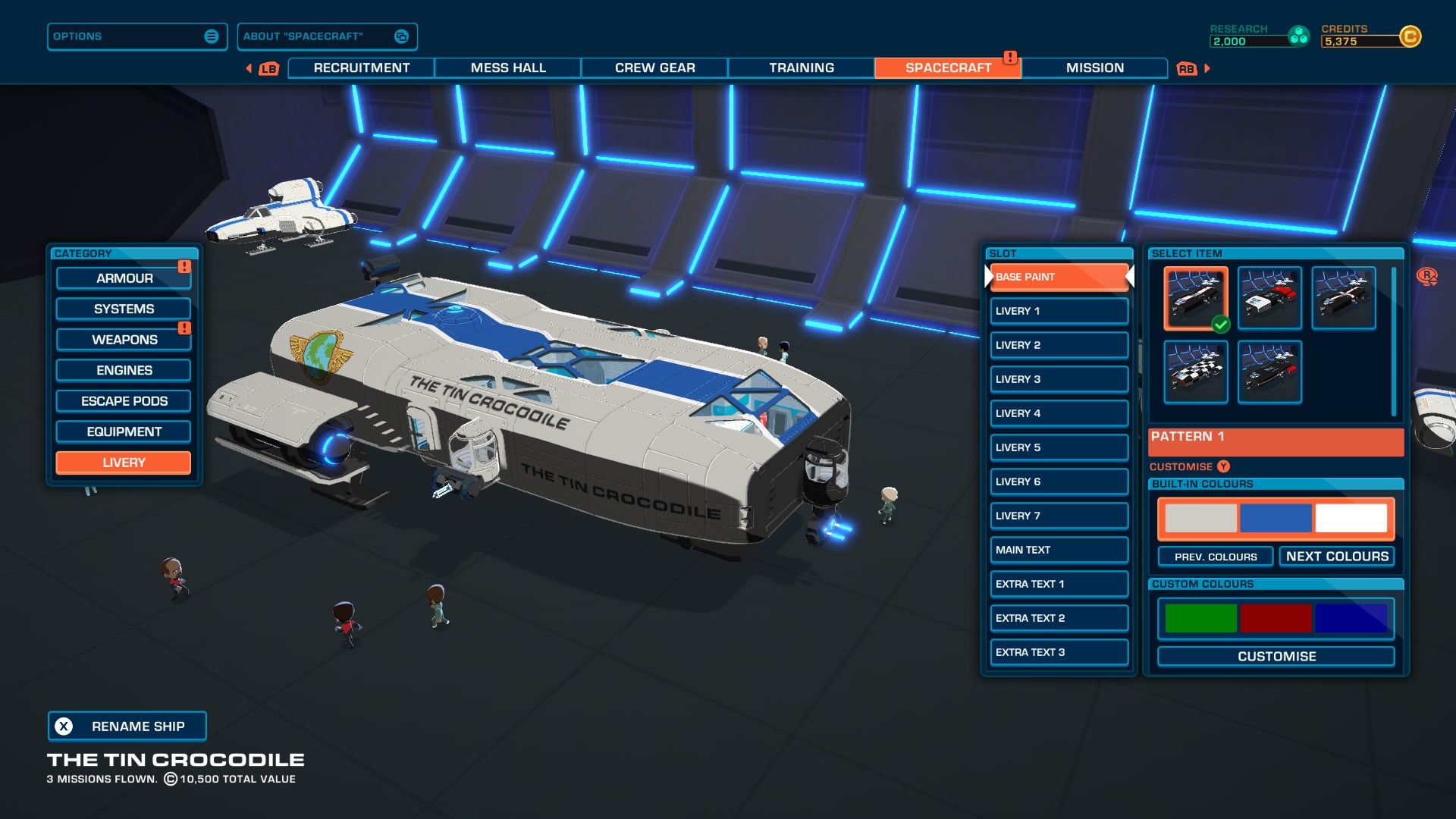Viewport: 1456px width, 819px height.
Task: Open Options via the hamburger icon
Action: pyautogui.click(x=211, y=36)
